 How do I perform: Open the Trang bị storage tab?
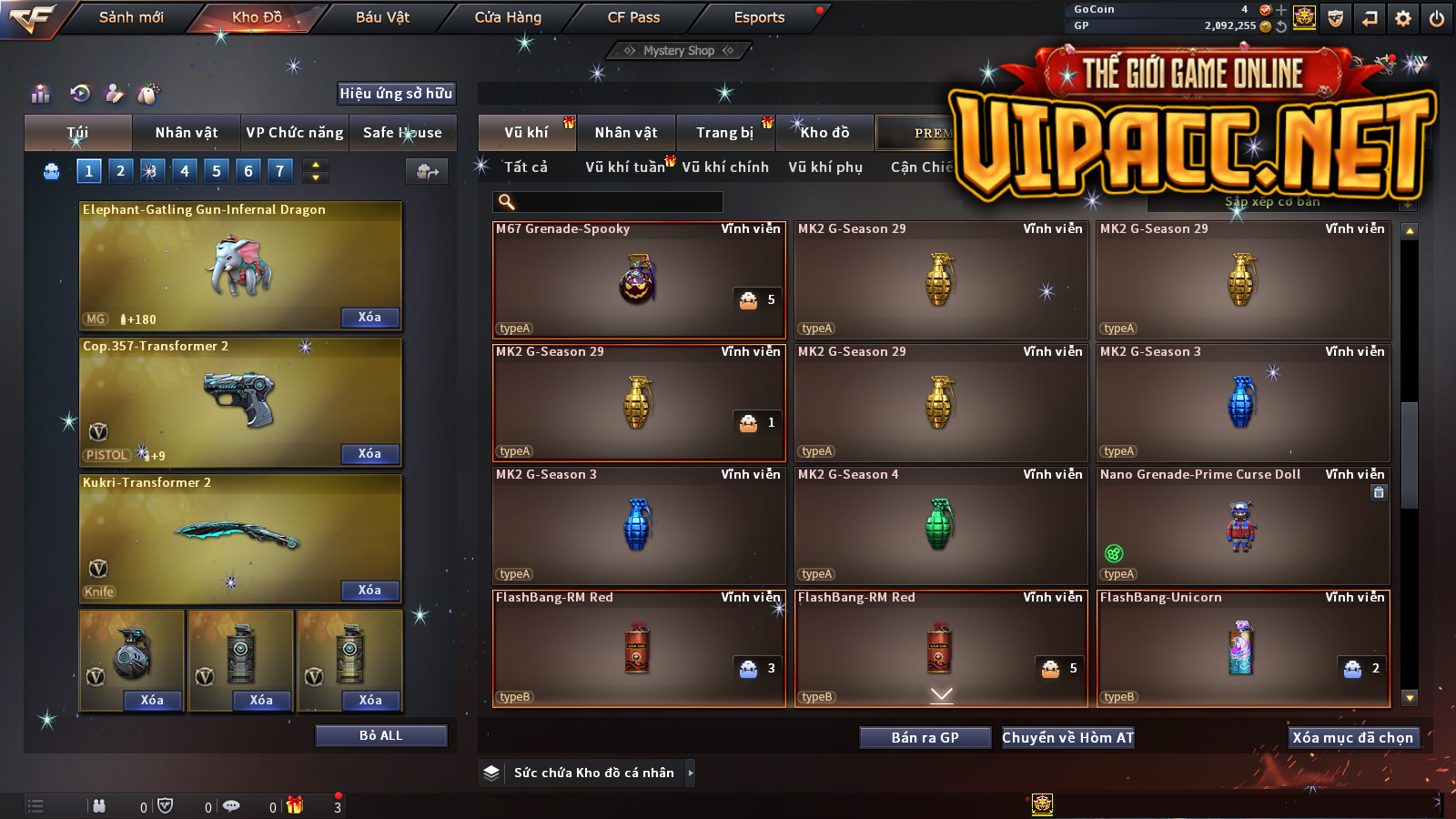point(725,133)
